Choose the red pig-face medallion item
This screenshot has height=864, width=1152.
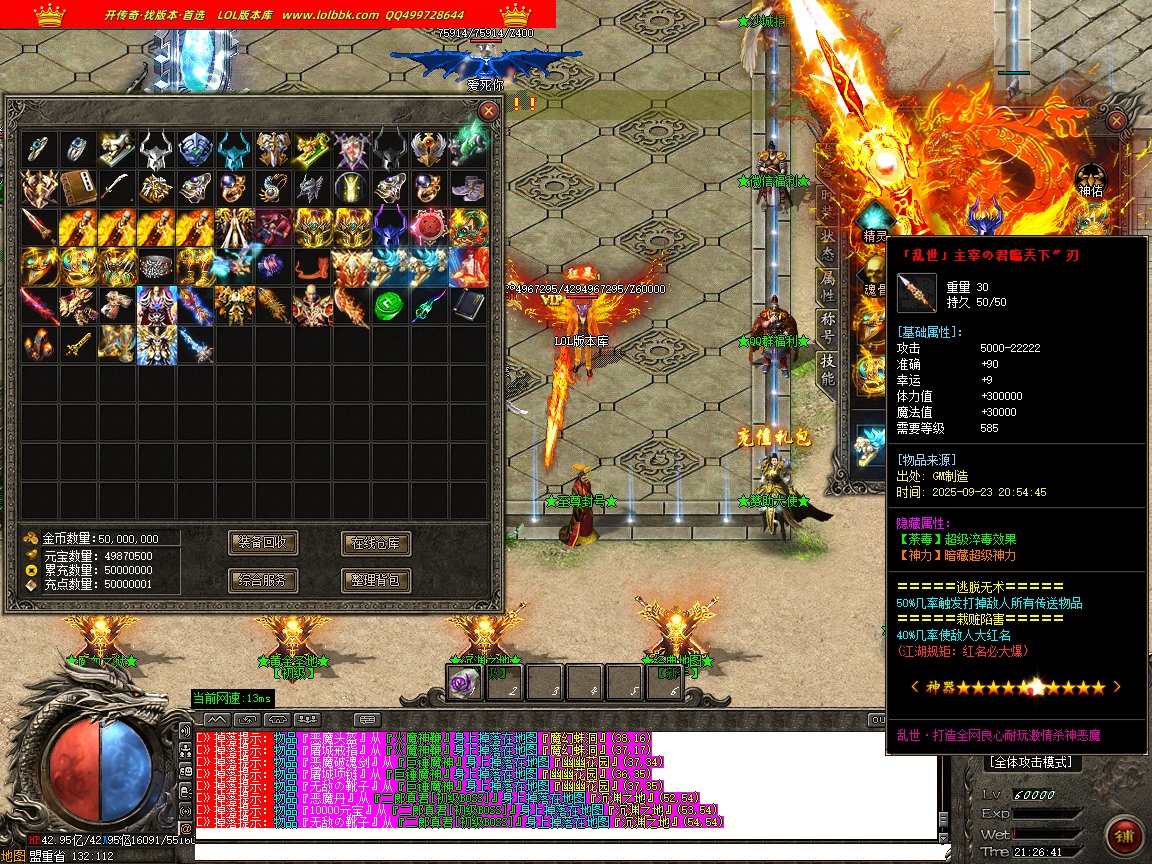[x=428, y=227]
